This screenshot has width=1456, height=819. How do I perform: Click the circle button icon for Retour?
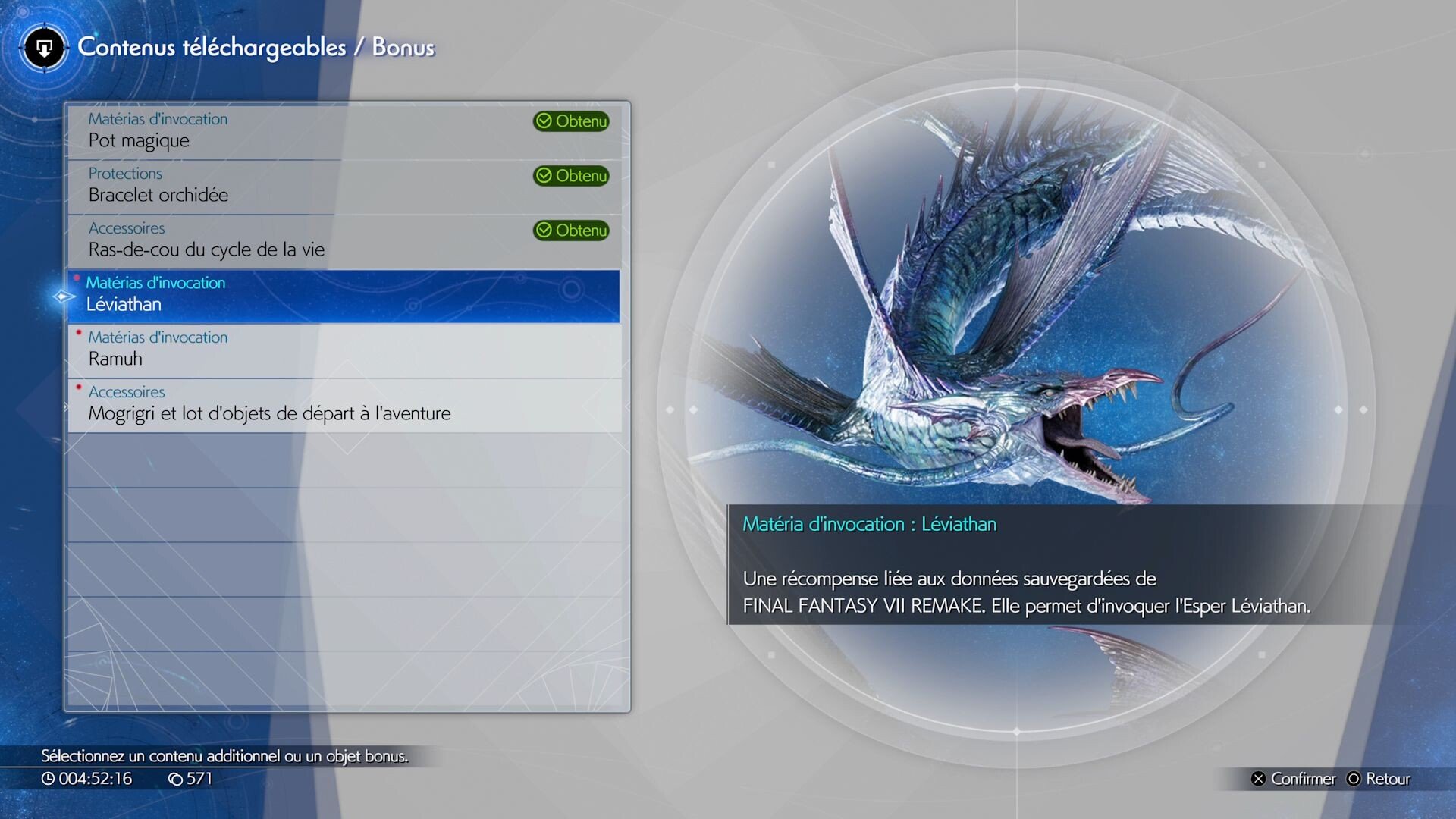tap(1353, 779)
